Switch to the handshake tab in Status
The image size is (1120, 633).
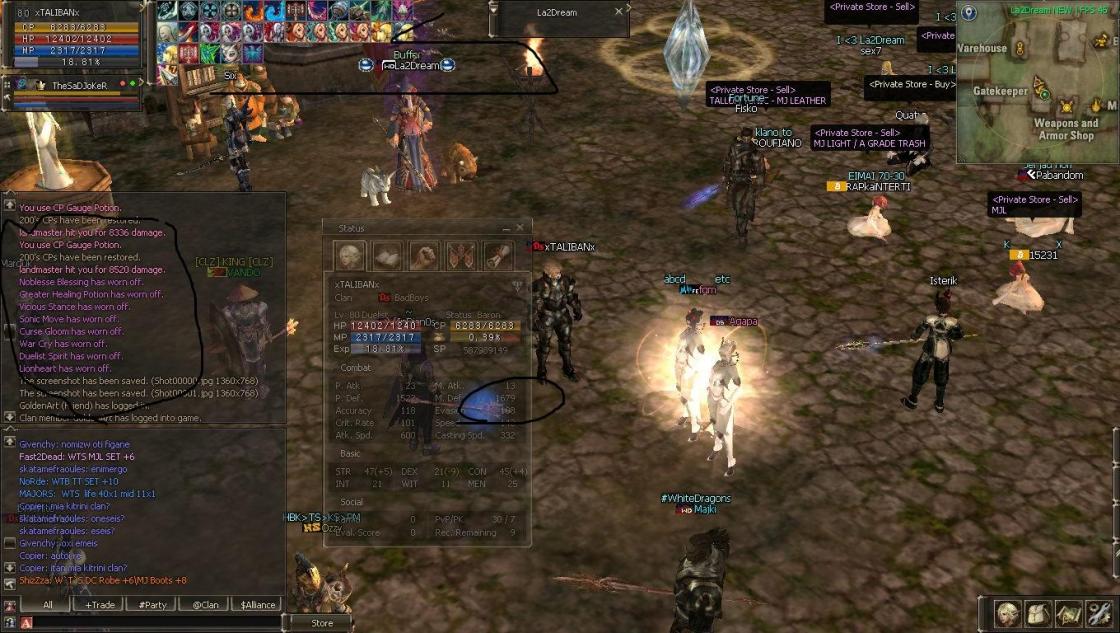(424, 256)
